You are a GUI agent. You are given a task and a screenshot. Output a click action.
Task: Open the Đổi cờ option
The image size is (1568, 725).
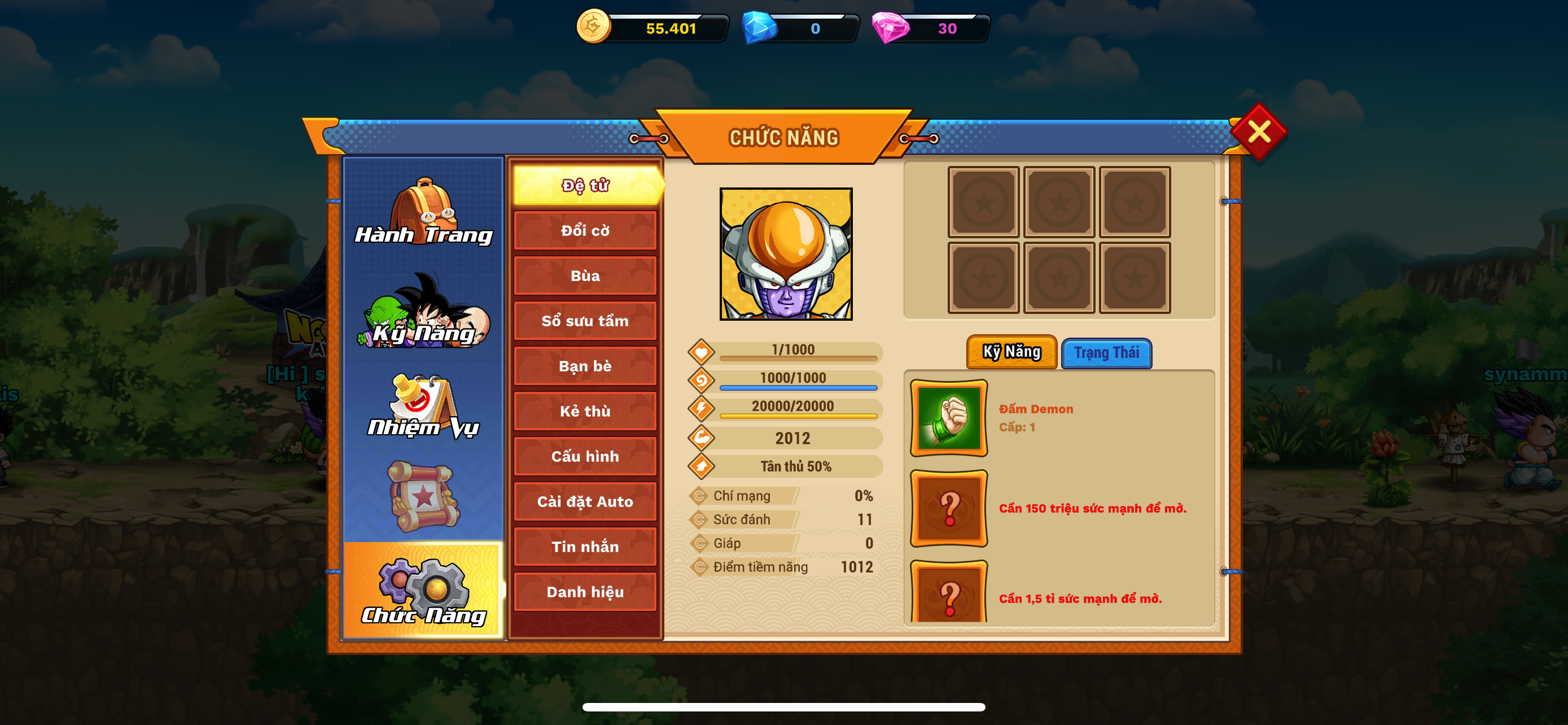(x=585, y=231)
